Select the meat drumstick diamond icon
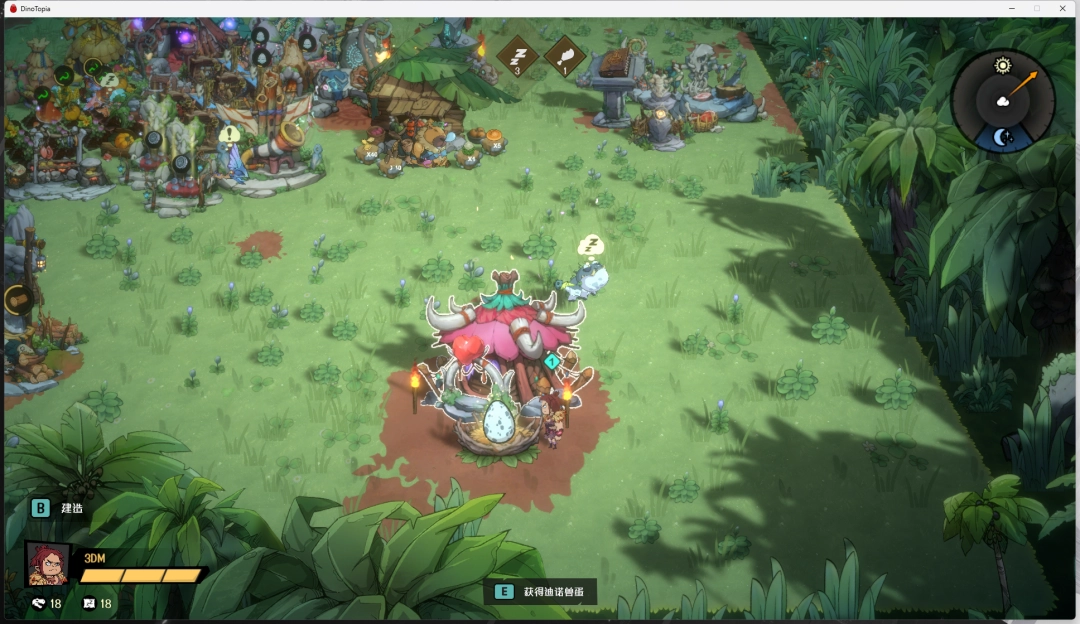Image resolution: width=1080 pixels, height=624 pixels. (x=565, y=56)
